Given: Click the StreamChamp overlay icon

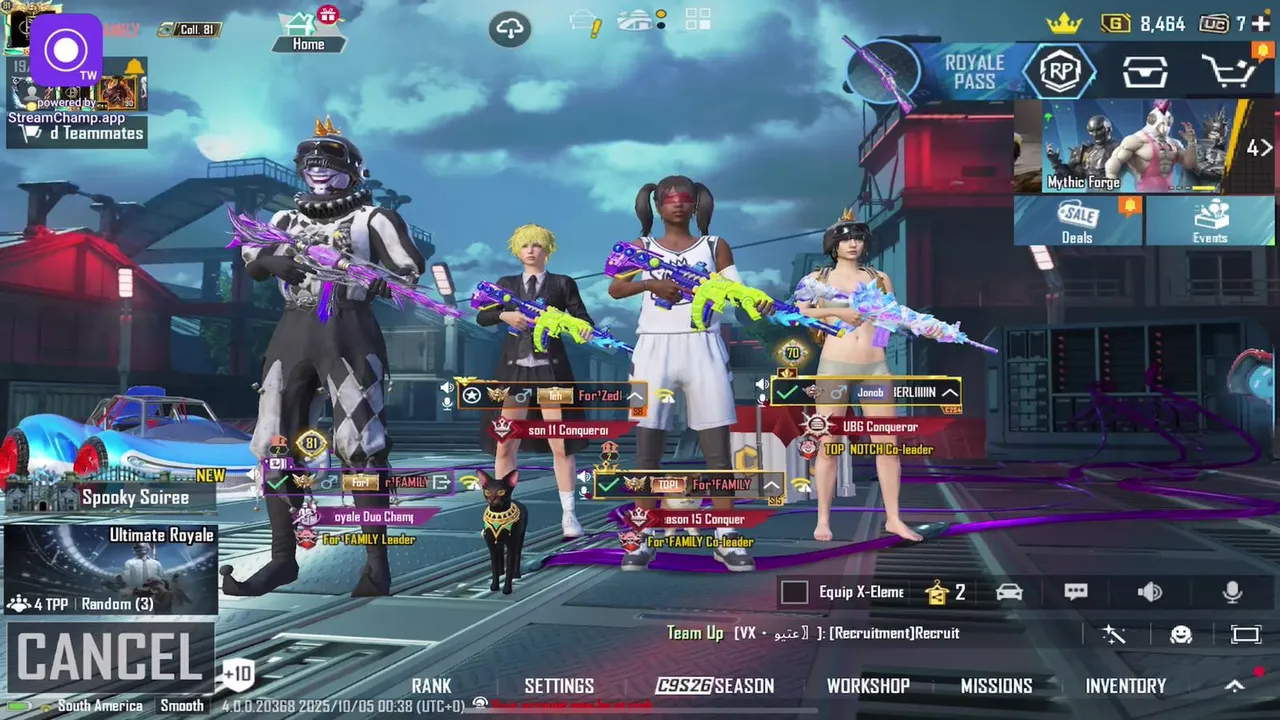Looking at the screenshot, I should click(66, 50).
